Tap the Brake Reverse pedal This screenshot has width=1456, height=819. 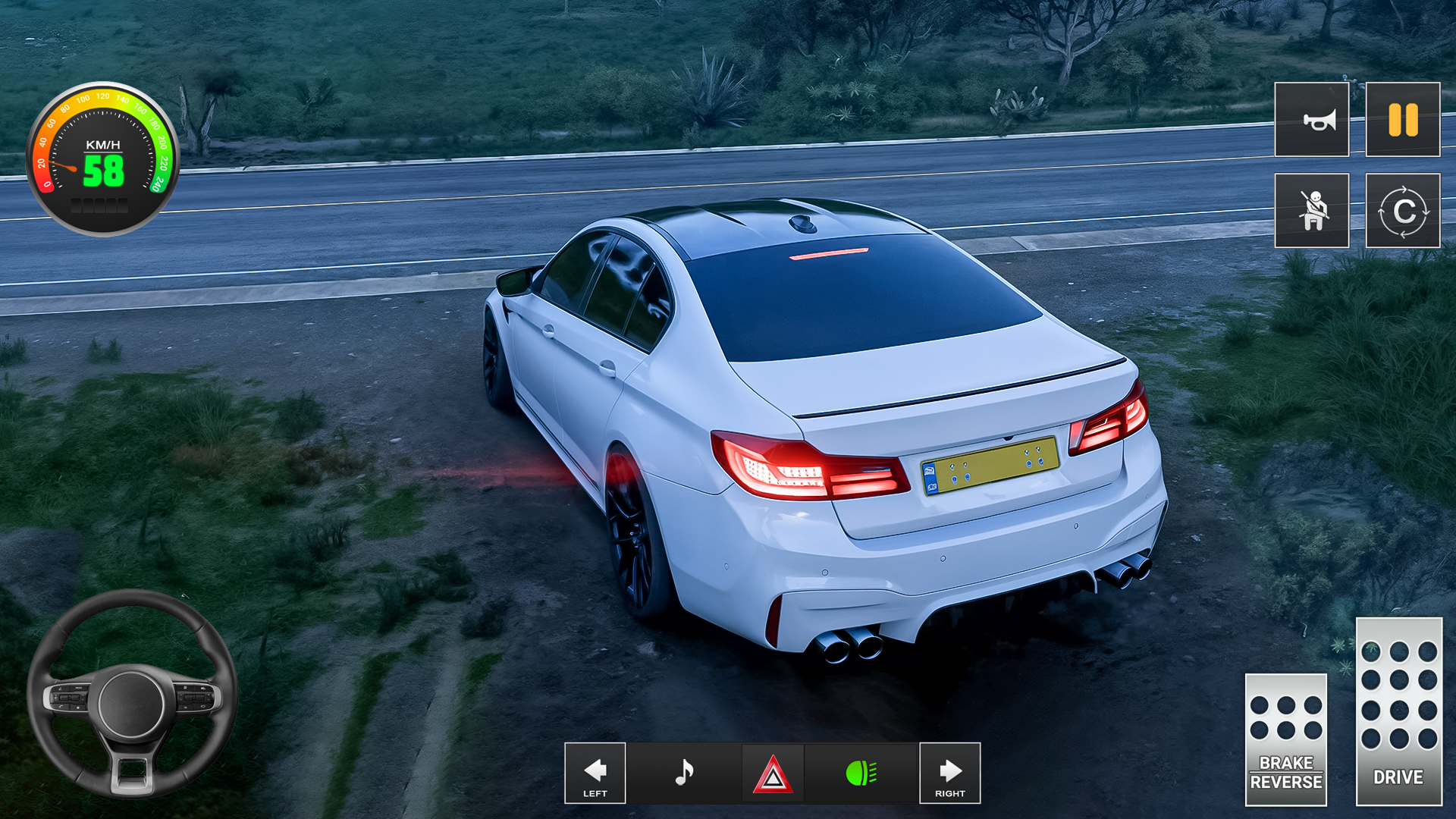pyautogui.click(x=1285, y=739)
